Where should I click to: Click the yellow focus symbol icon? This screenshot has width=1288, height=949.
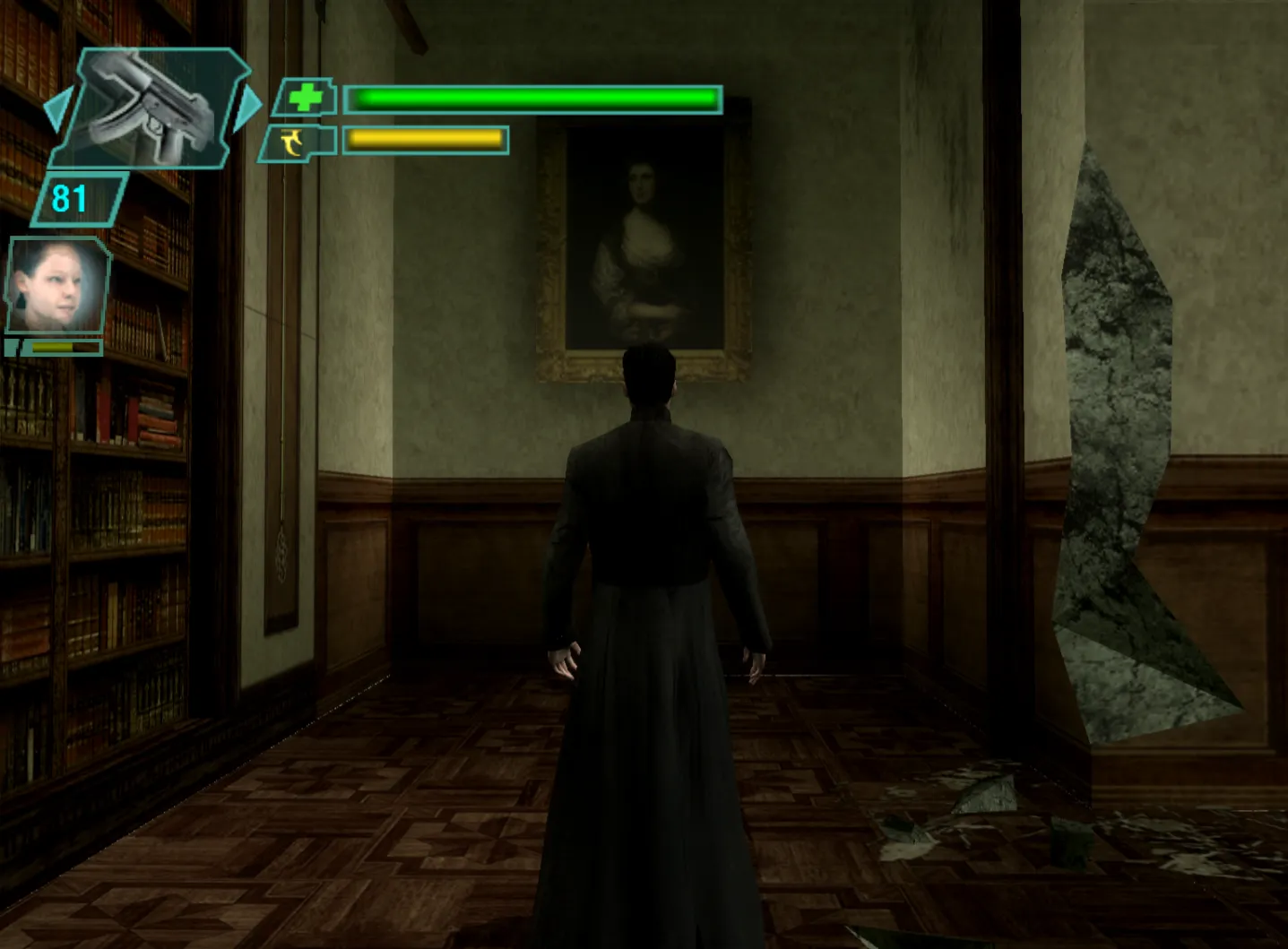[292, 142]
